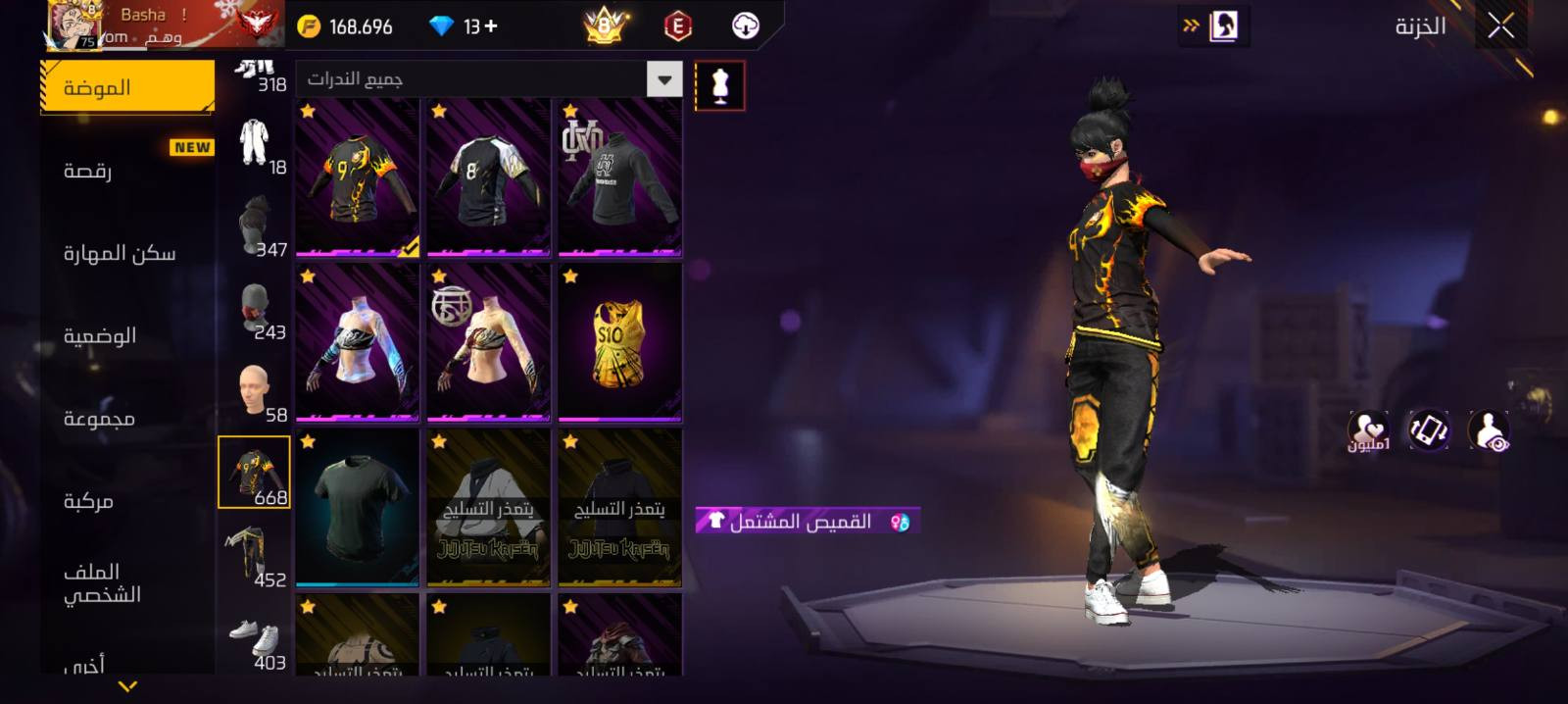The height and width of the screenshot is (704, 1568).
Task: Select the bald head category icon
Action: 254,390
